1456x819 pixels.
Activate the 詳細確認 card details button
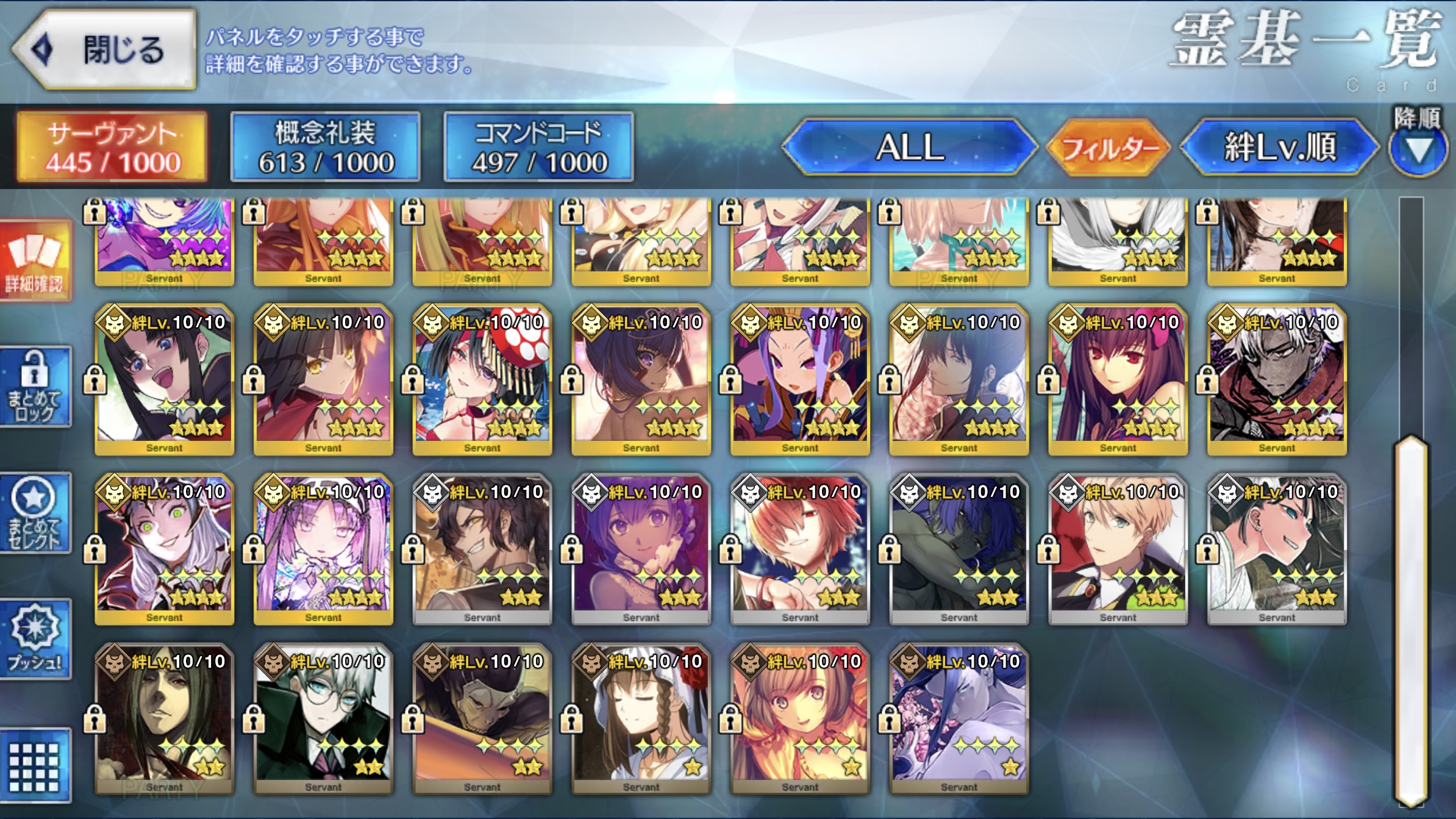[x=35, y=261]
